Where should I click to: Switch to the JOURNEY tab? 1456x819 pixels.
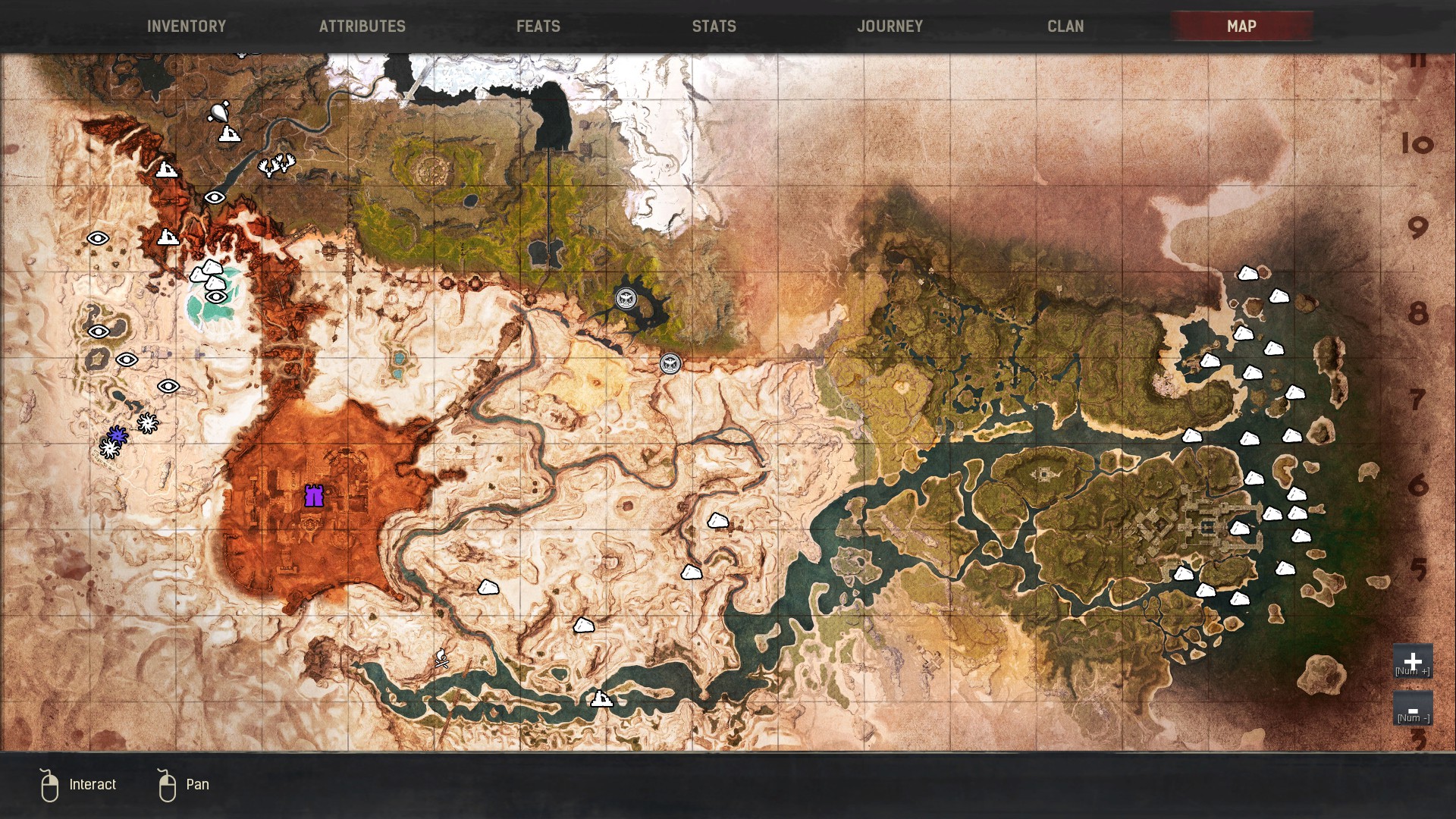tap(890, 26)
